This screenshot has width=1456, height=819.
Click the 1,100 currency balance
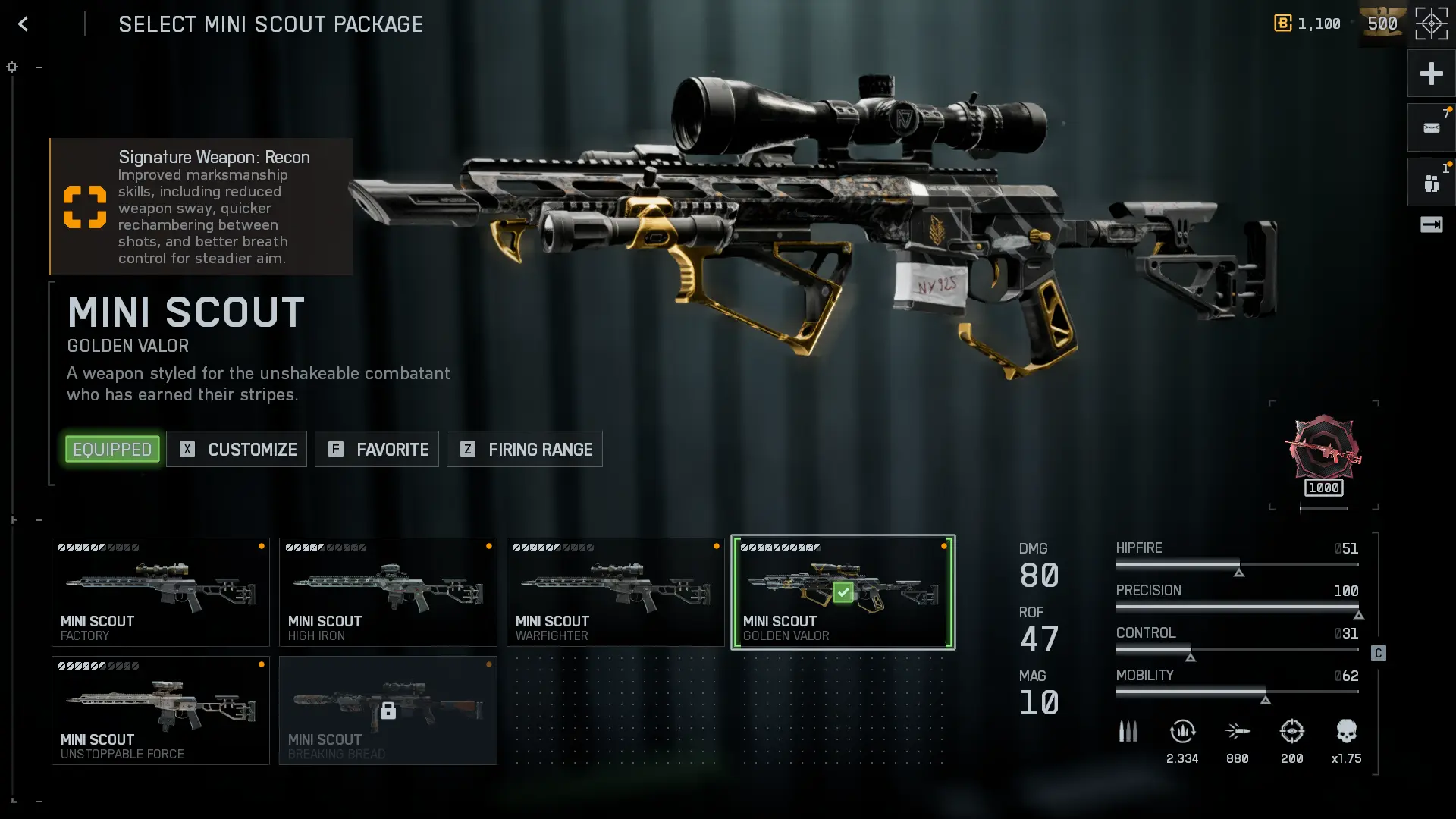click(x=1308, y=24)
